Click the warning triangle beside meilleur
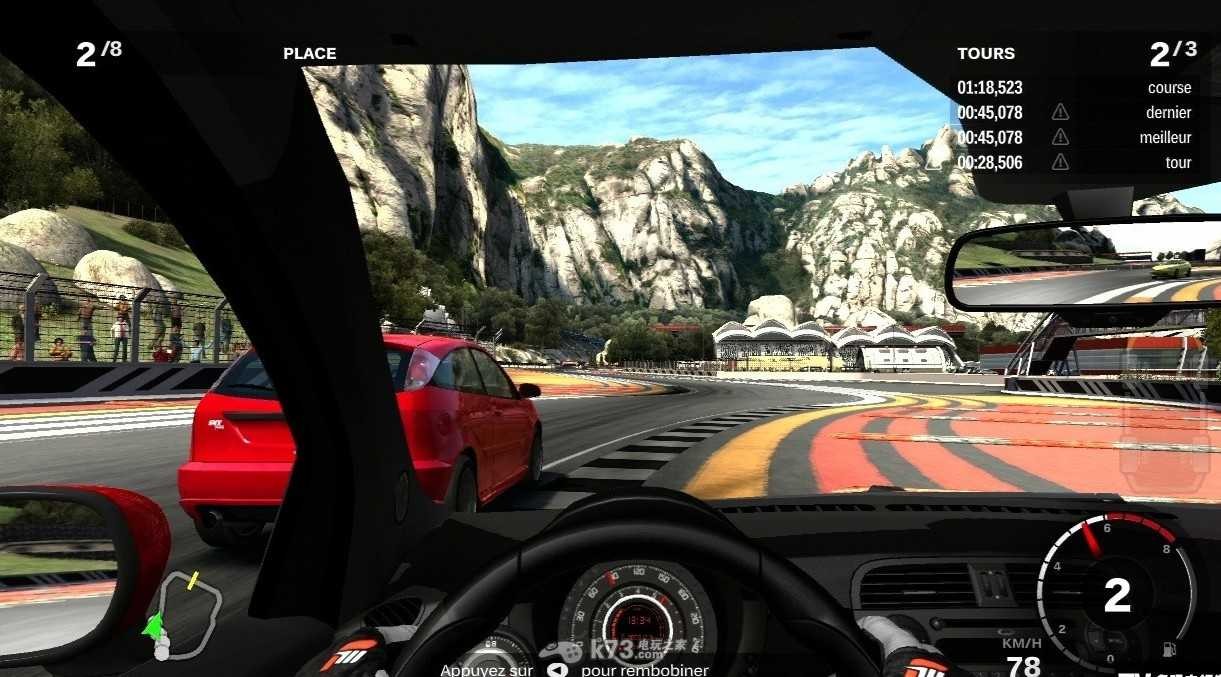 tap(1060, 138)
